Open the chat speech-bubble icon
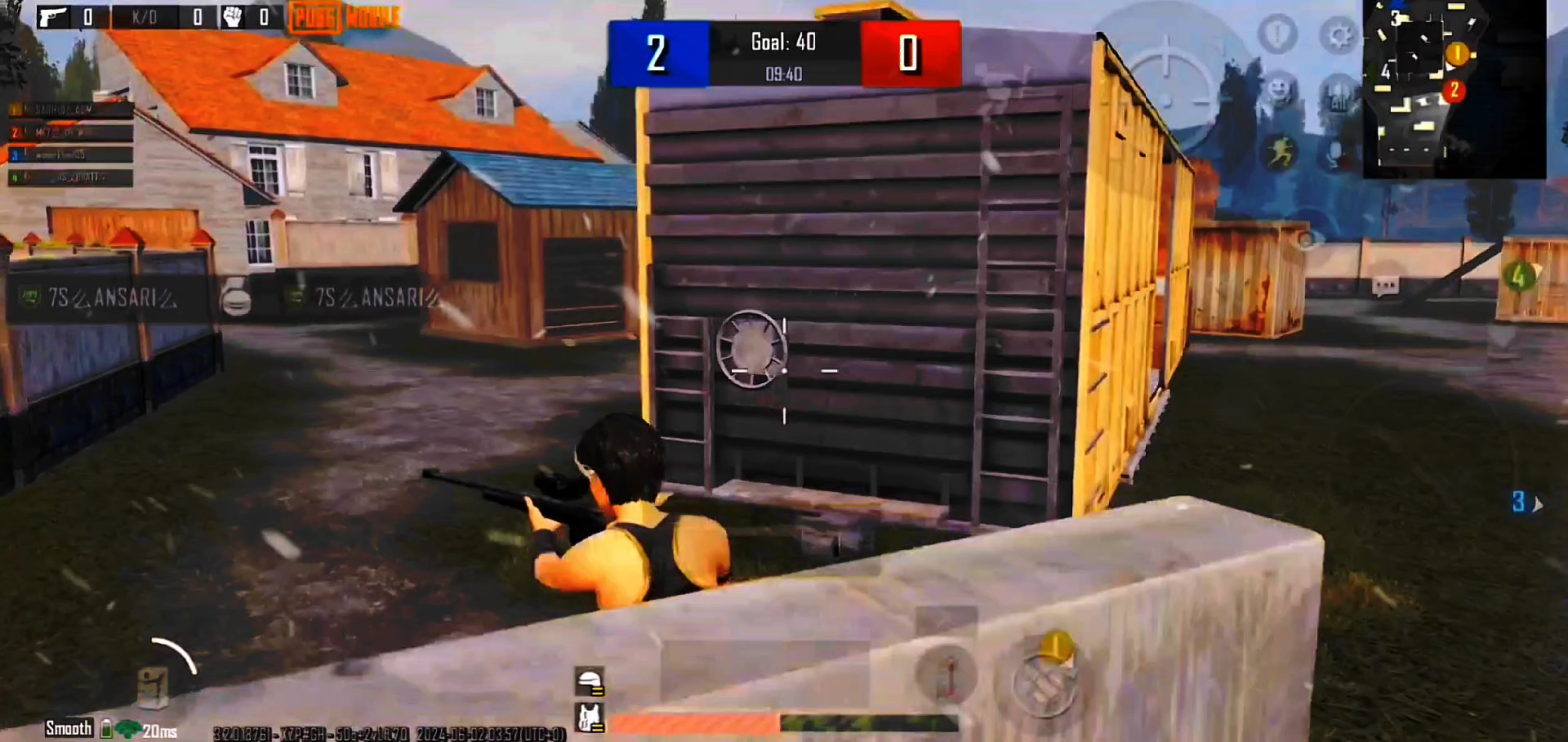Image resolution: width=1568 pixels, height=742 pixels. click(1385, 285)
